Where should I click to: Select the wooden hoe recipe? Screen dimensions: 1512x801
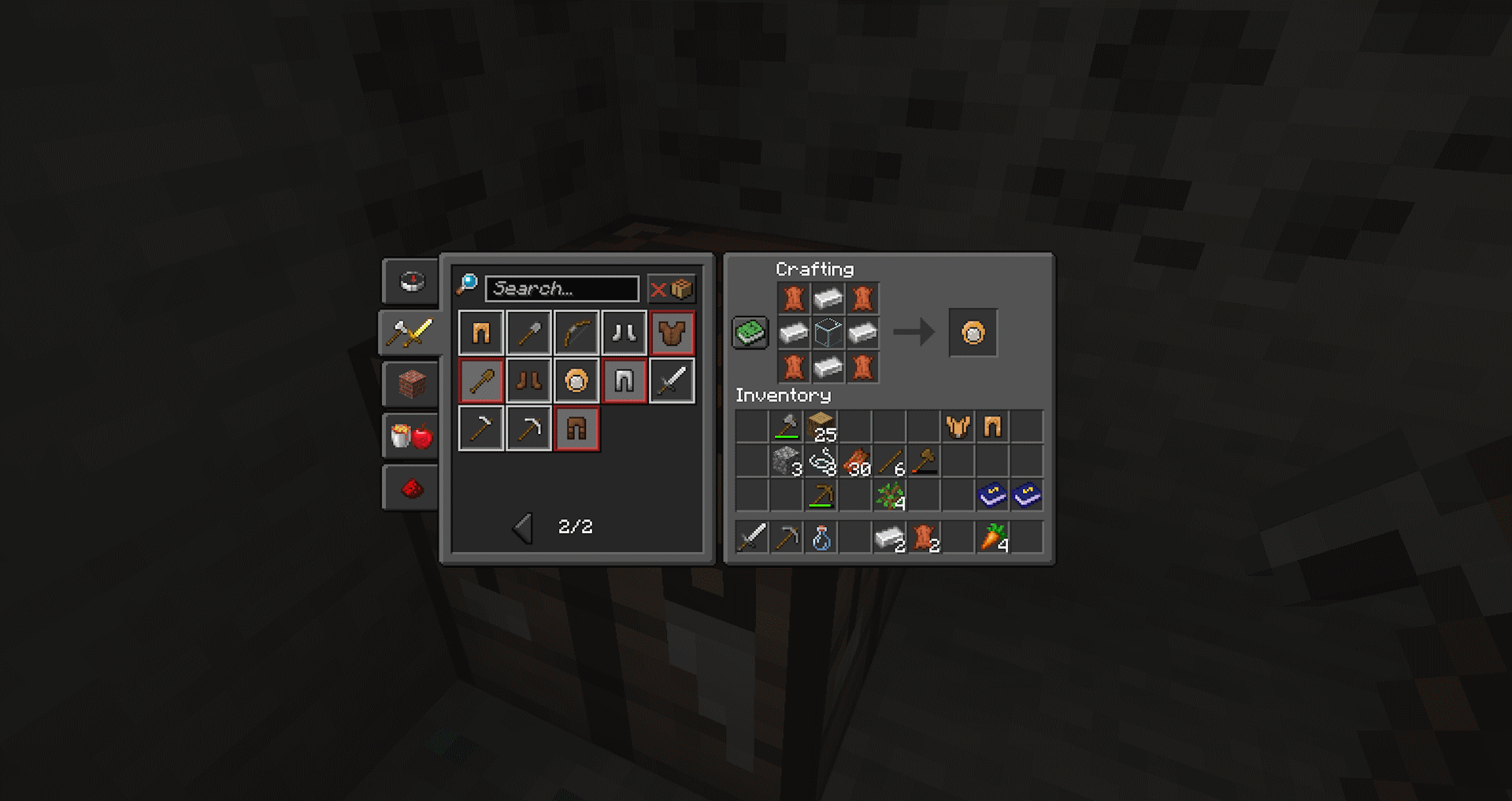click(480, 429)
